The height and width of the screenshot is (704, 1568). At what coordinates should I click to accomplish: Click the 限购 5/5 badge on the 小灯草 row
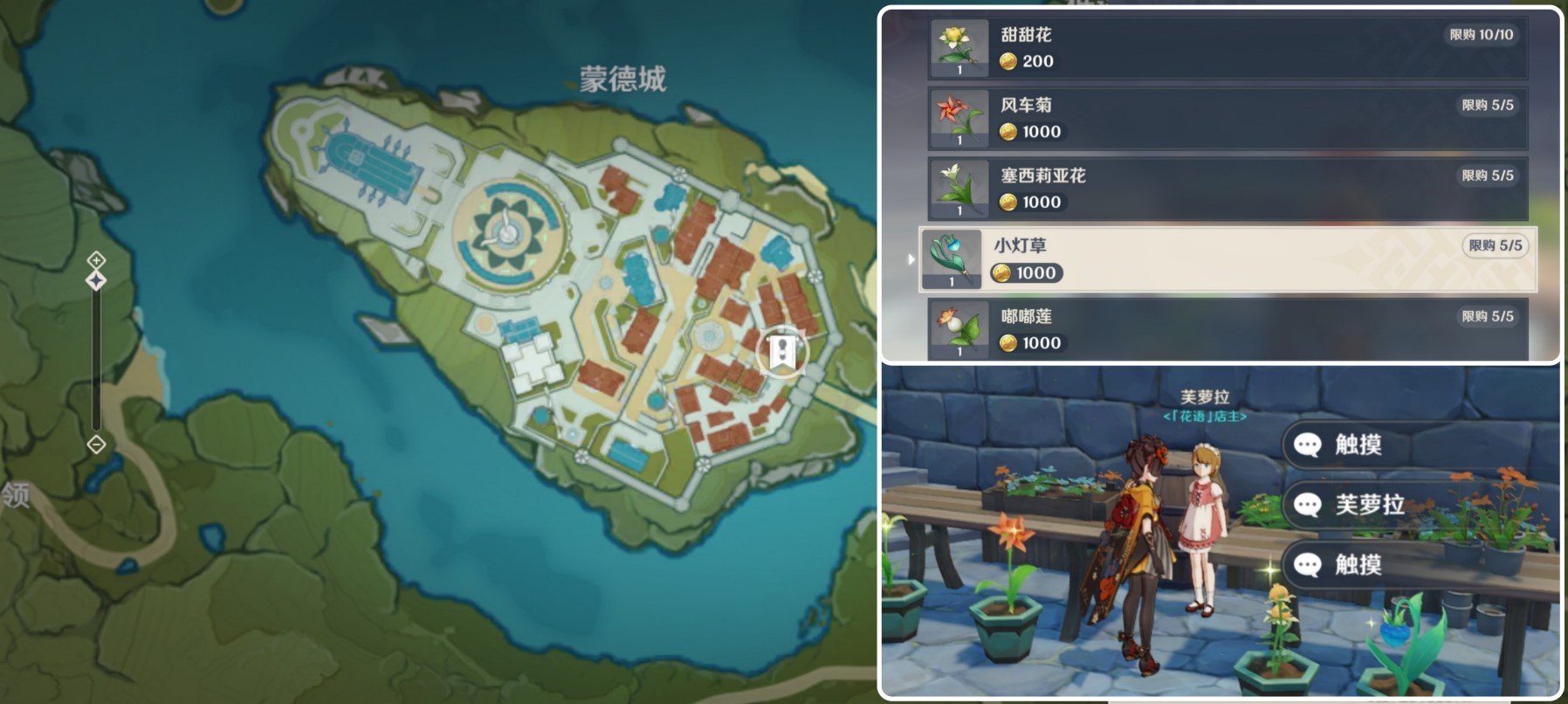click(x=1495, y=246)
